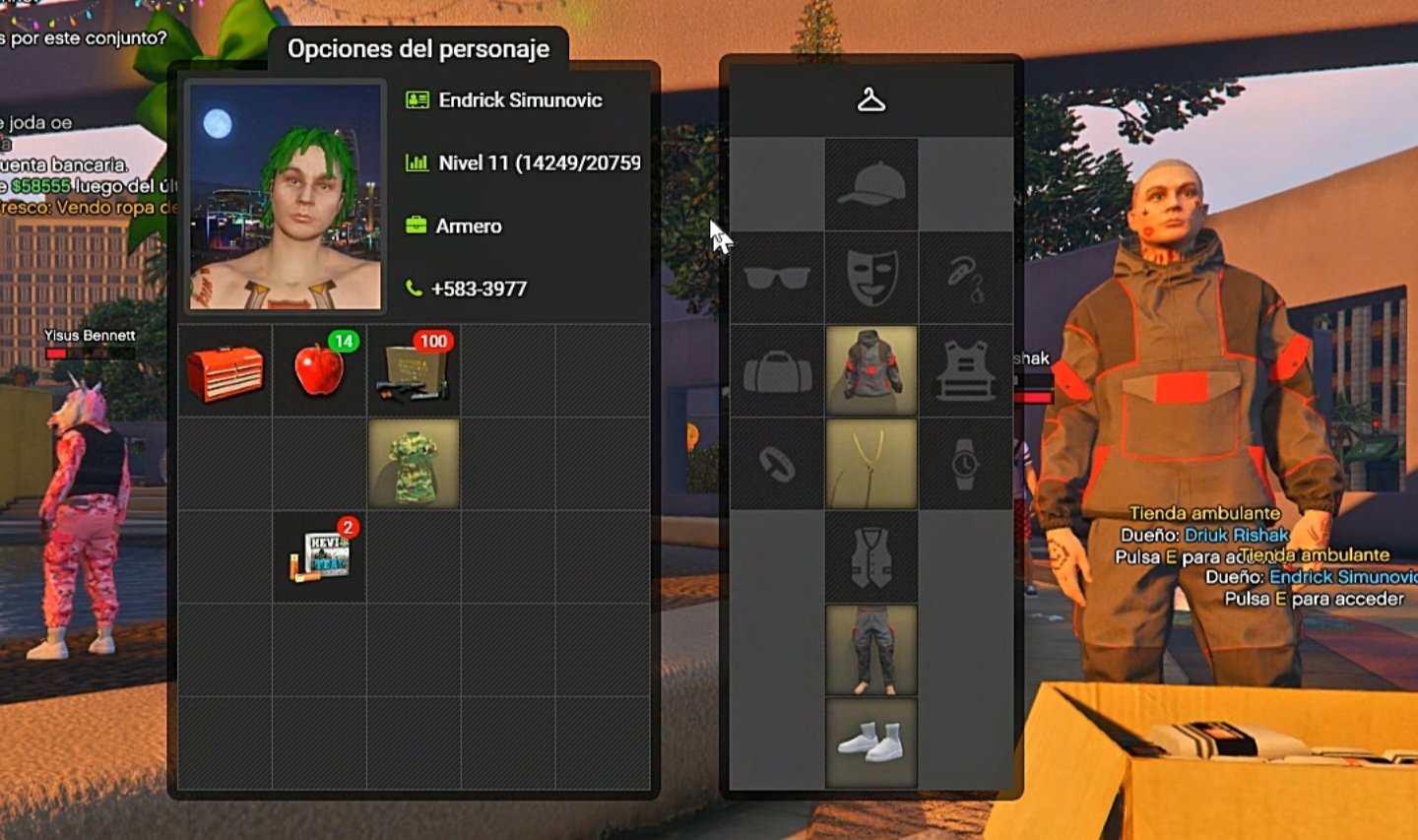Select the equipped pants slot
Image resolution: width=1418 pixels, height=840 pixels.
click(871, 650)
